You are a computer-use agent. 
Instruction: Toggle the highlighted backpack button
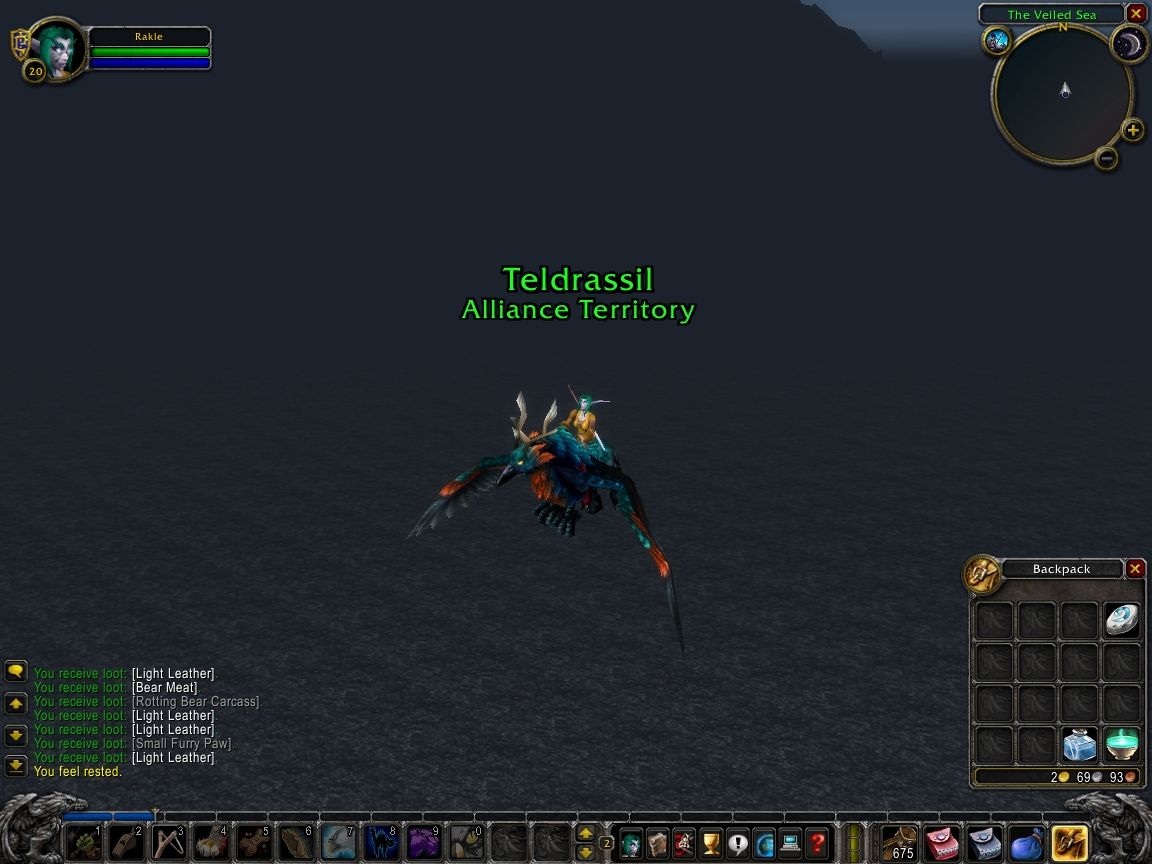tap(1070, 842)
